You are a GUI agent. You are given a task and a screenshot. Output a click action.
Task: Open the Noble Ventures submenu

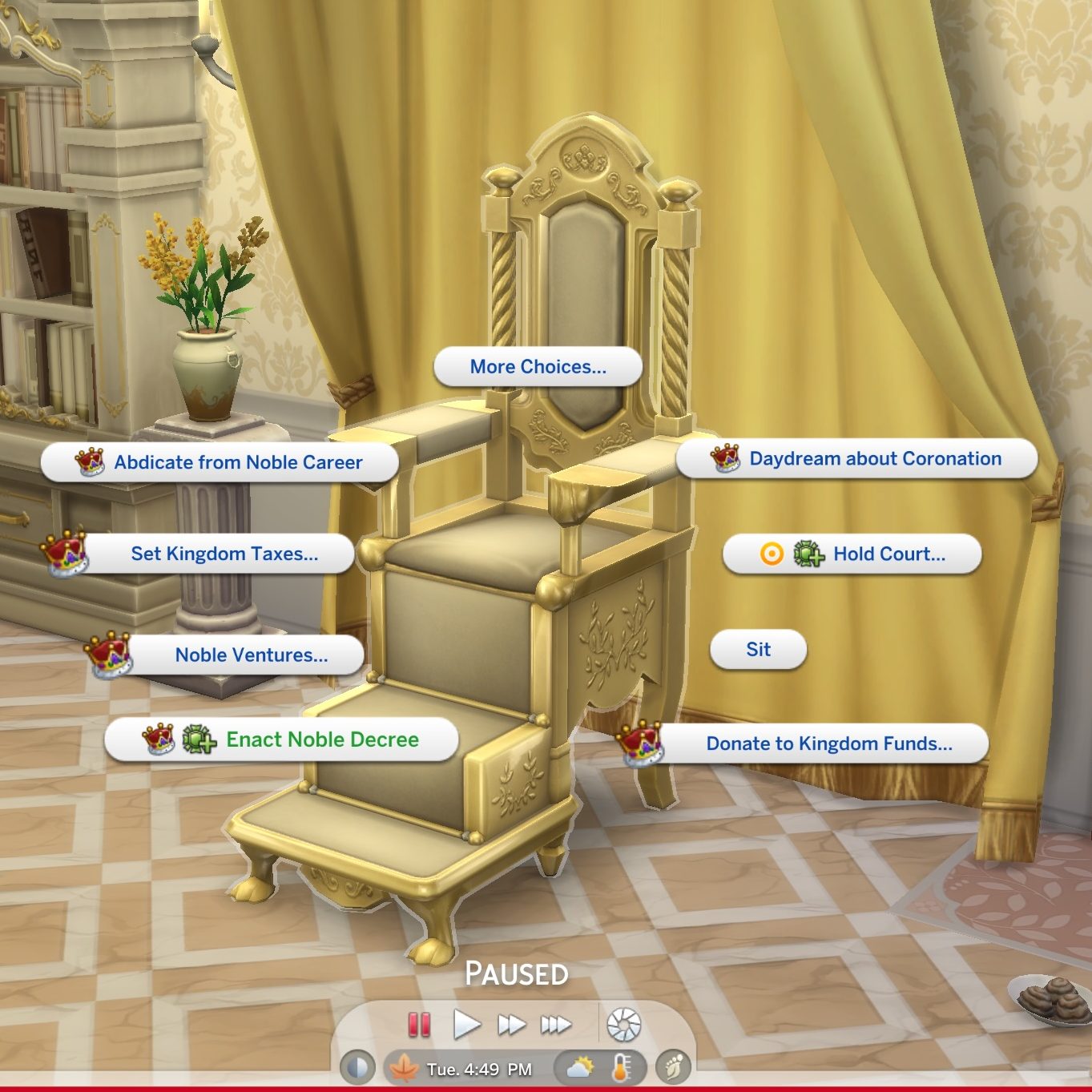251,655
